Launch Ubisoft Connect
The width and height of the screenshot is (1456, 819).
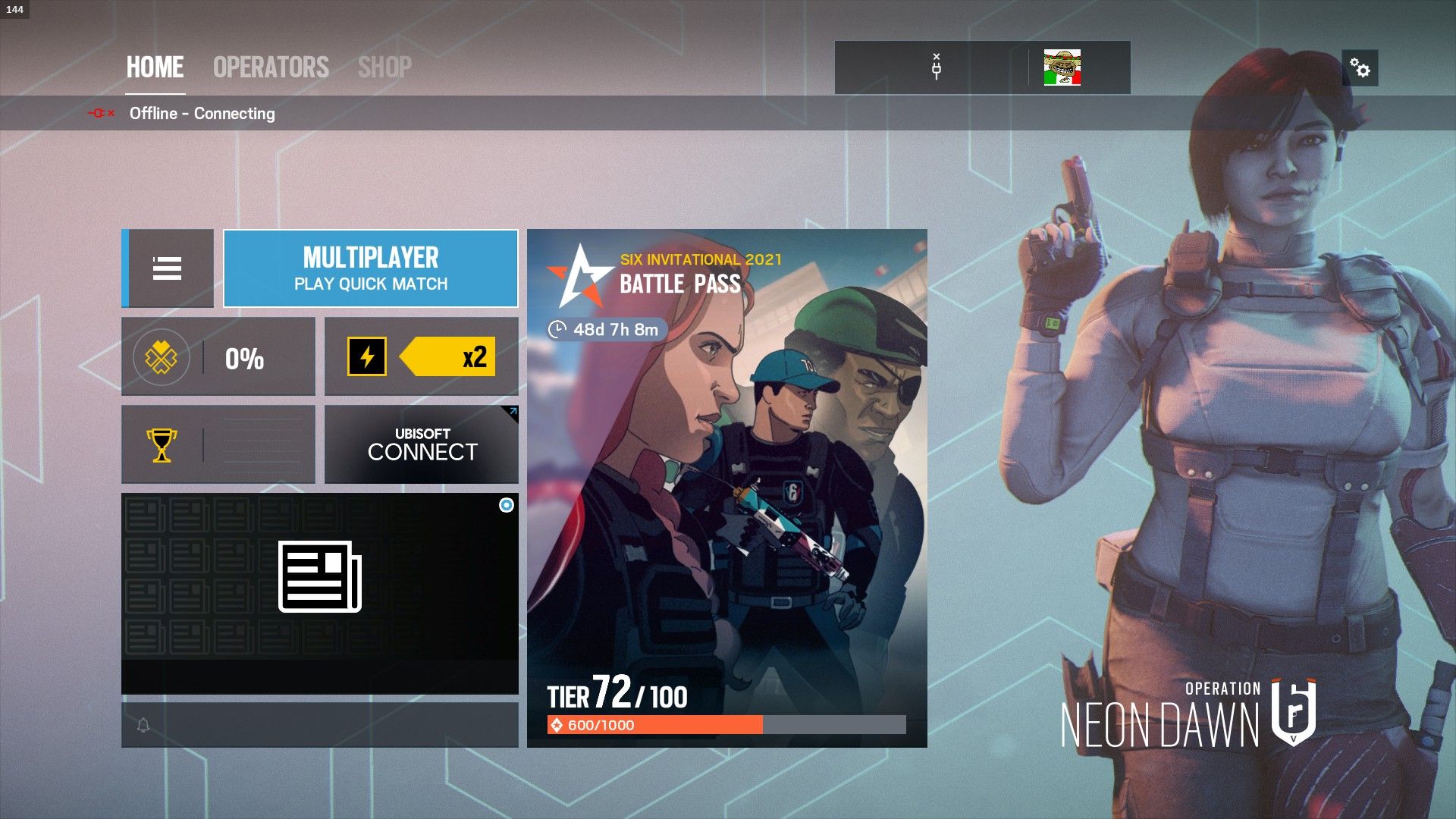422,444
